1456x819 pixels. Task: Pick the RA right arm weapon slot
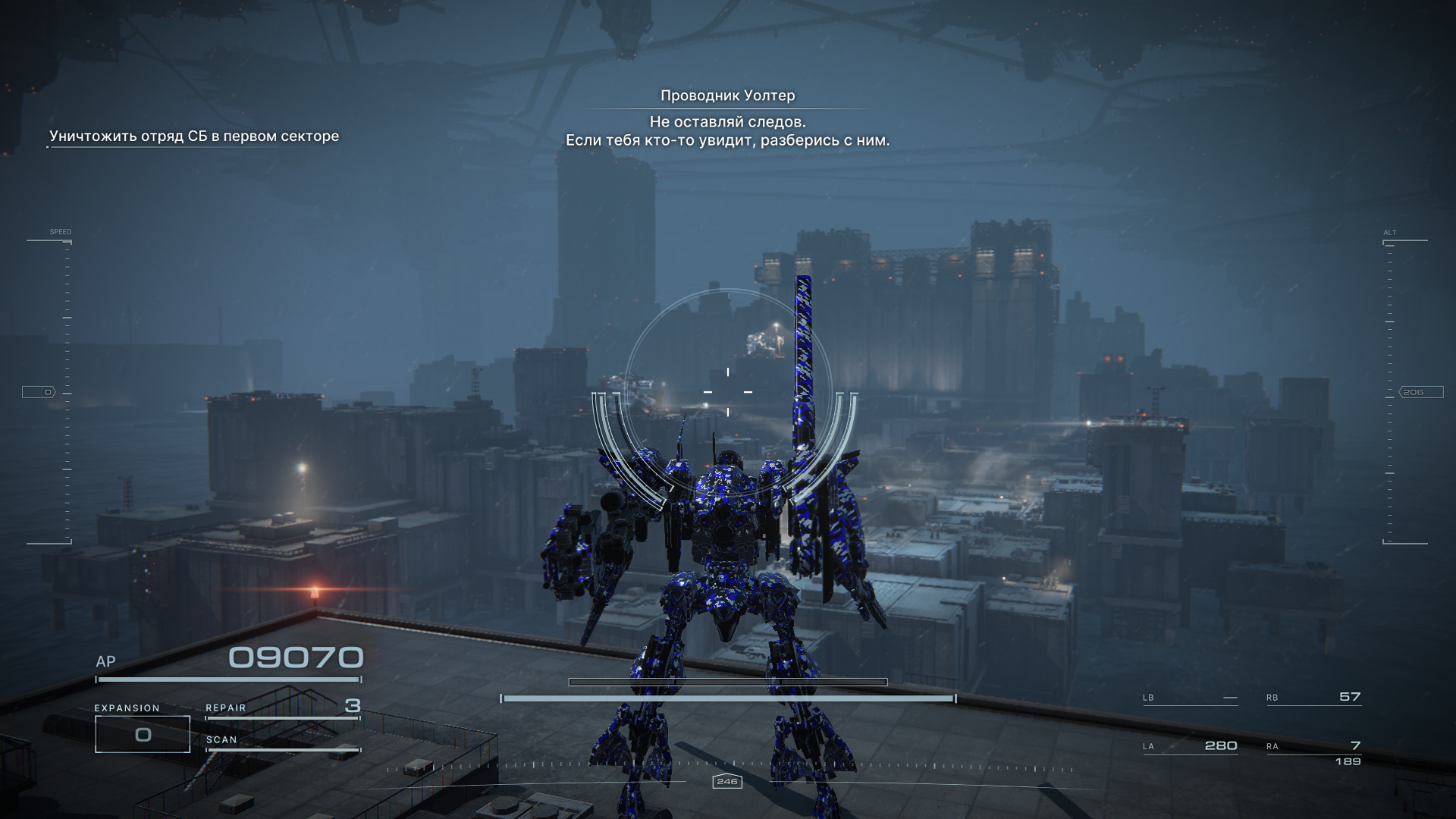click(x=1313, y=748)
